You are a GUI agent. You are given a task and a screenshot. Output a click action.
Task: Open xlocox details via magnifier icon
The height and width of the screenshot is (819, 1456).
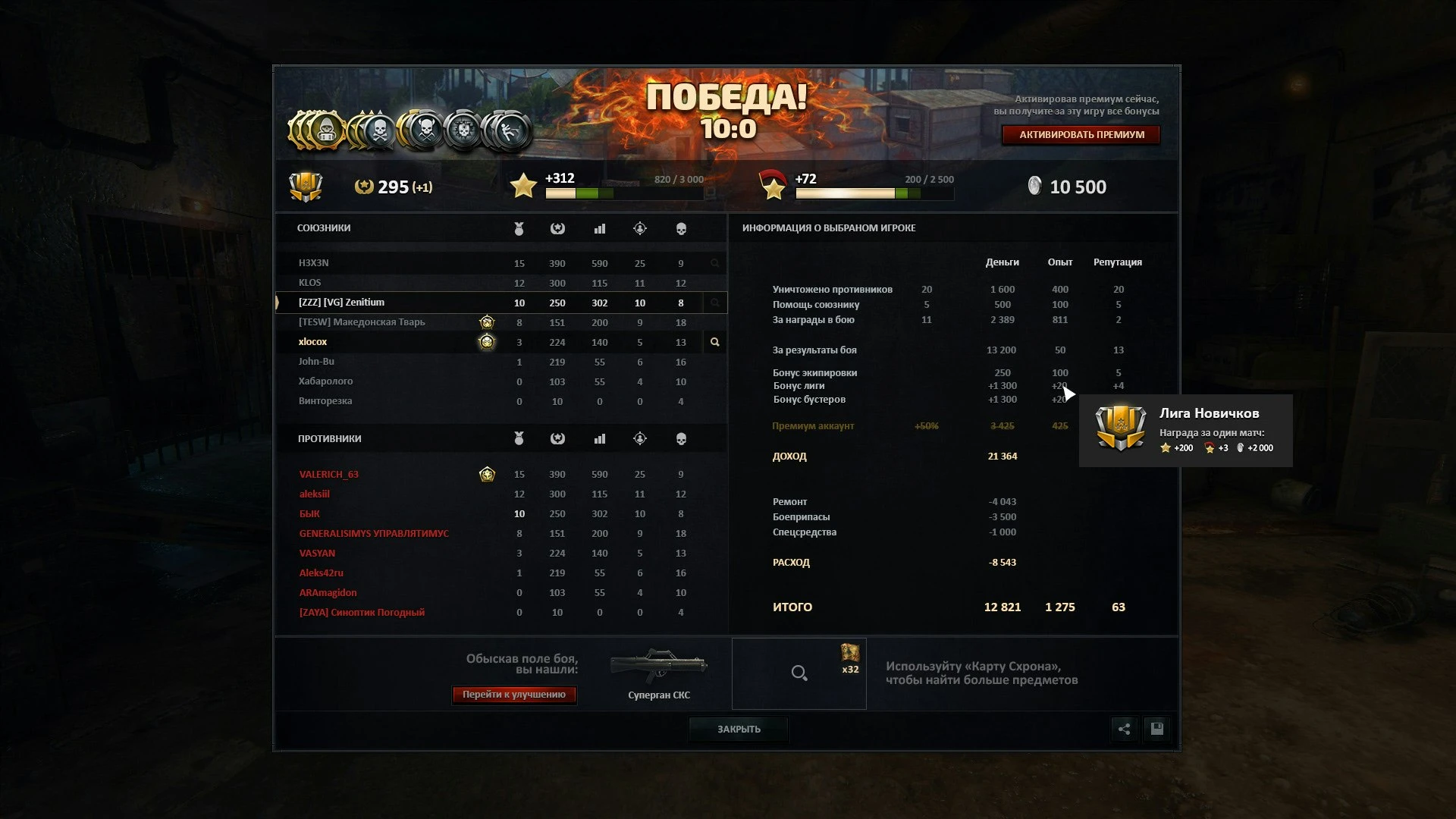pyautogui.click(x=714, y=342)
